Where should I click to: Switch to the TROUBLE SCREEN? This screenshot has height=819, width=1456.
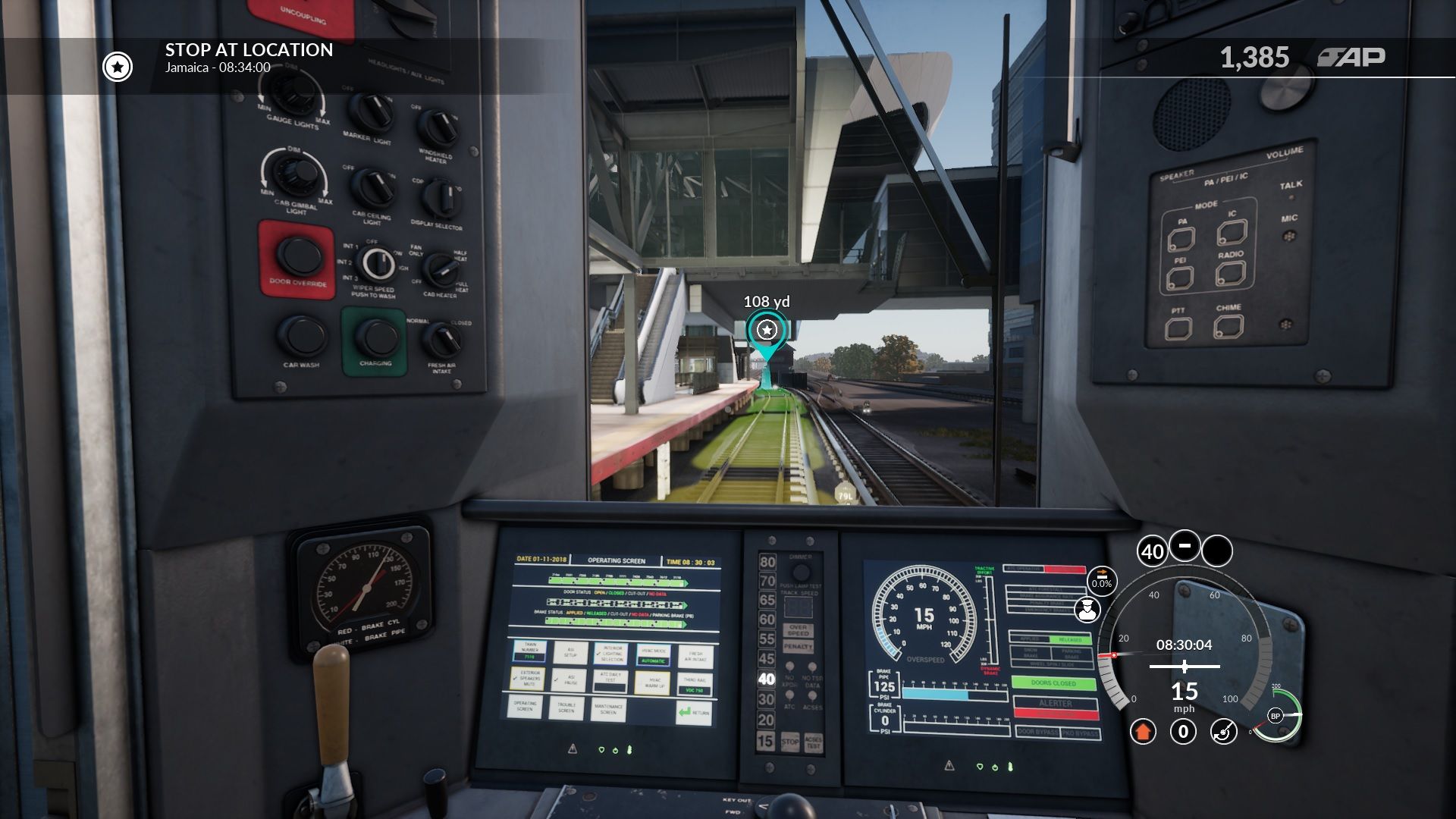pos(566,708)
